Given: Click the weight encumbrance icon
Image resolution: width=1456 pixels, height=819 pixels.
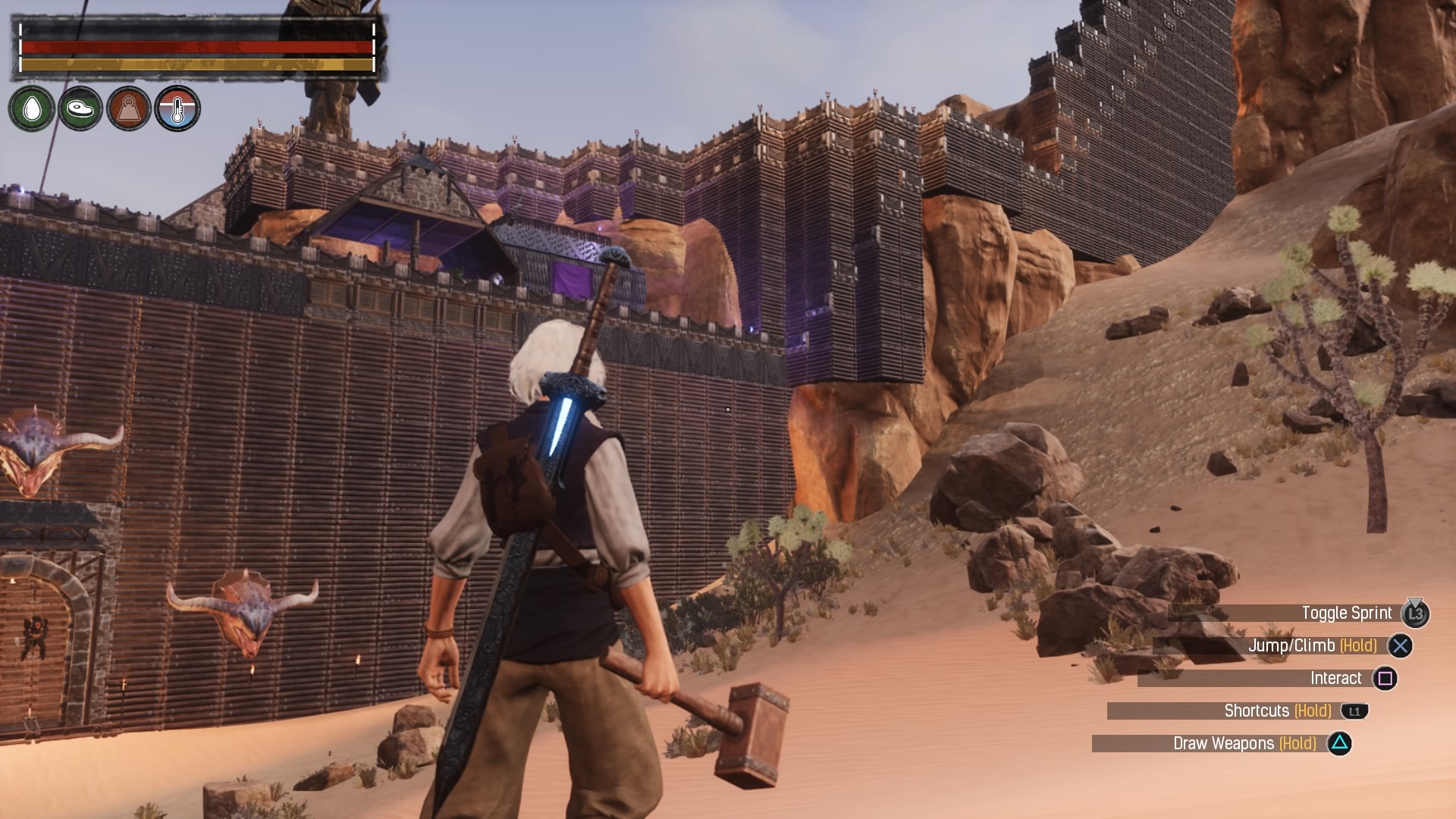Looking at the screenshot, I should click(x=129, y=109).
